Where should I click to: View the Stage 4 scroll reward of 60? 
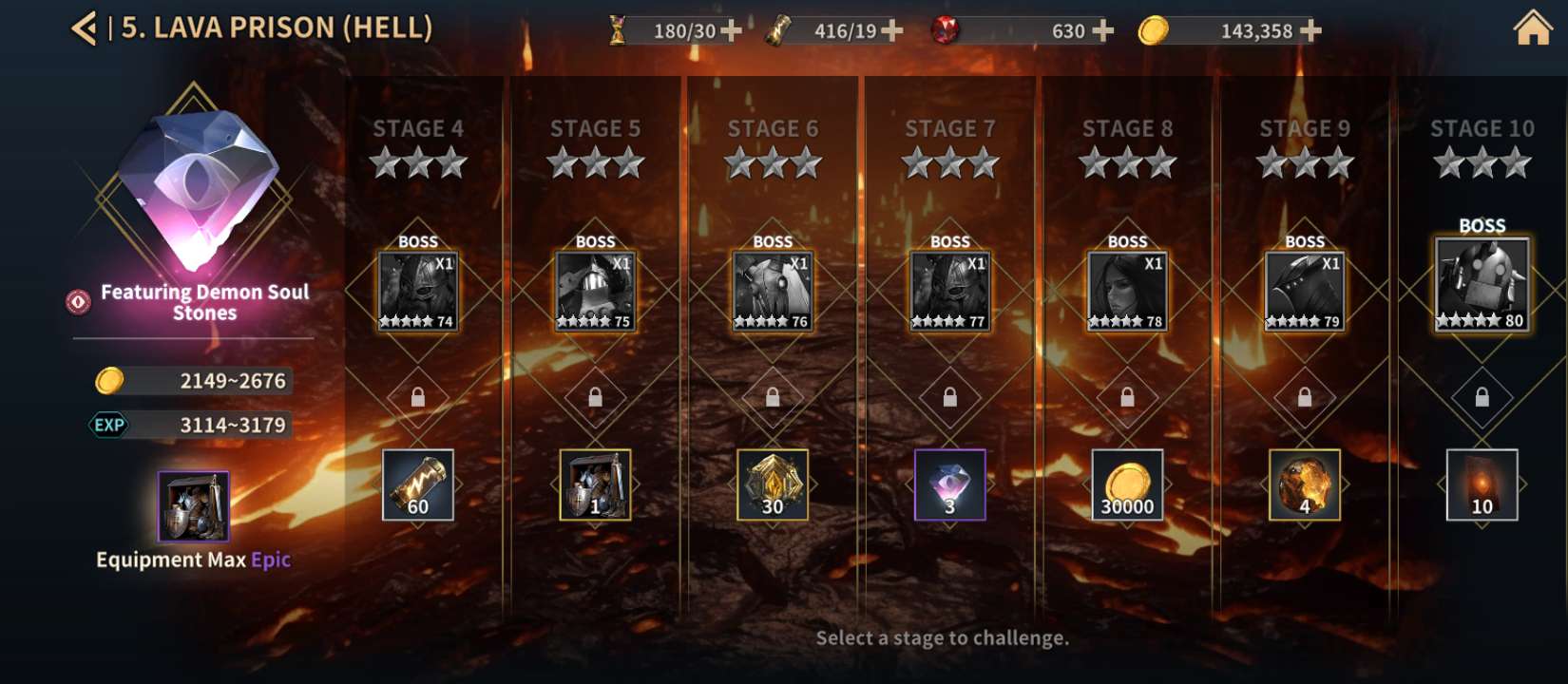(x=417, y=485)
